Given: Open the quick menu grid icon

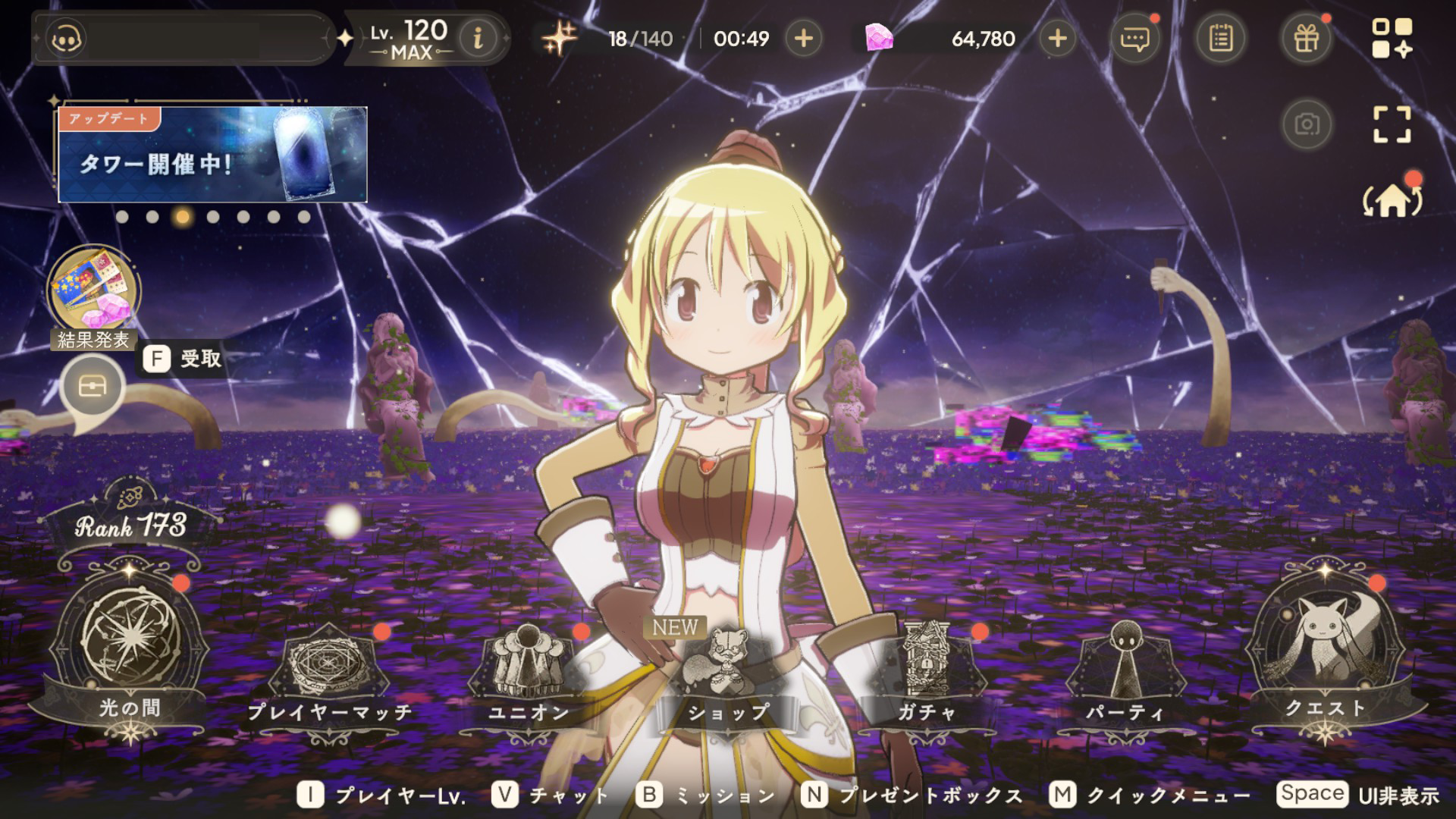Looking at the screenshot, I should point(1392,38).
